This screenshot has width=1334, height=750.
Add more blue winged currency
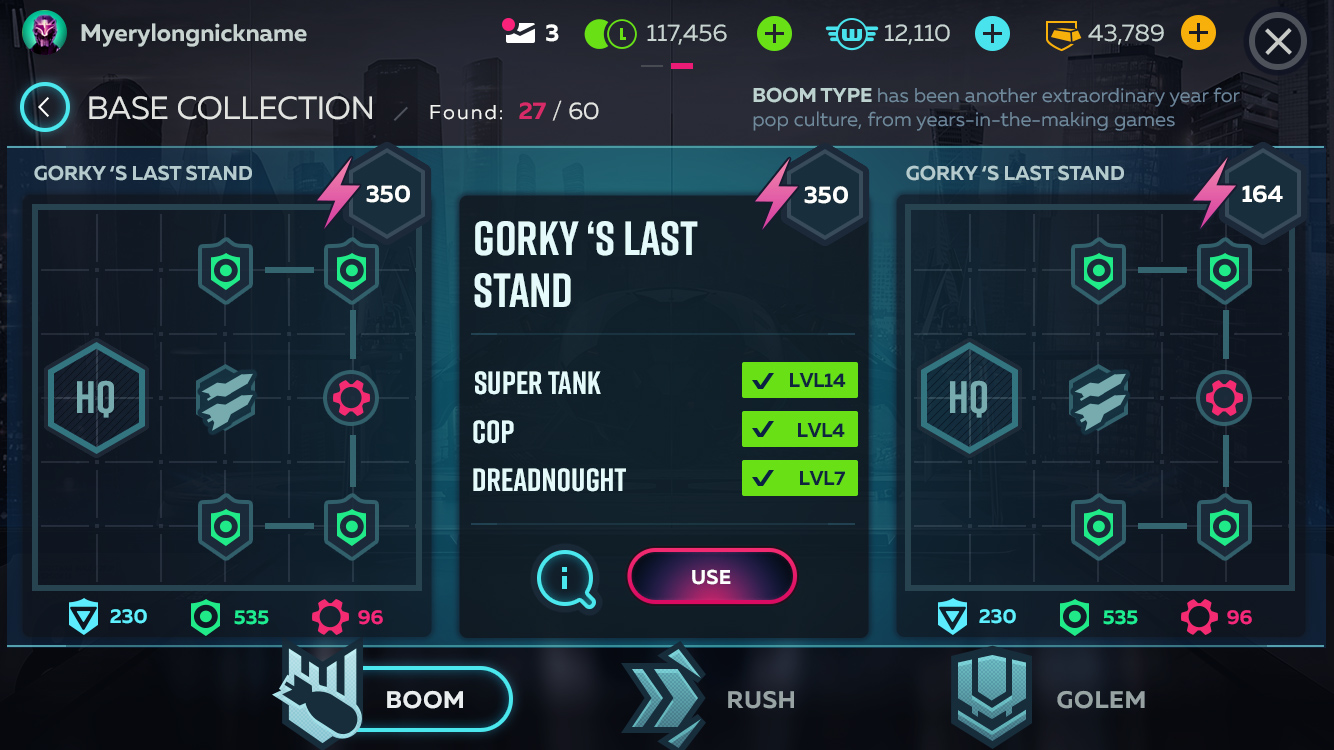click(x=992, y=34)
